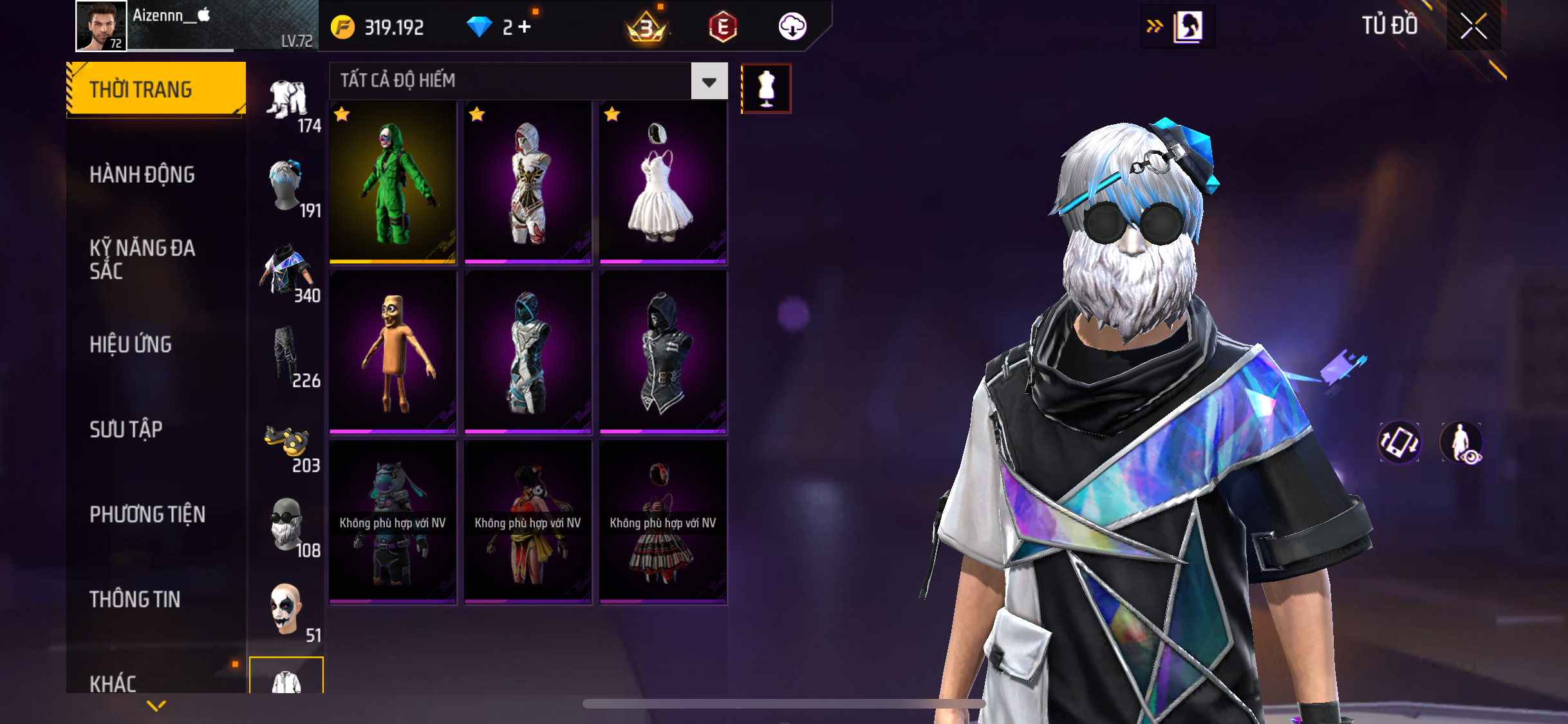Image resolution: width=1568 pixels, height=724 pixels.
Task: Open the hair category with 191 items
Action: (x=288, y=187)
